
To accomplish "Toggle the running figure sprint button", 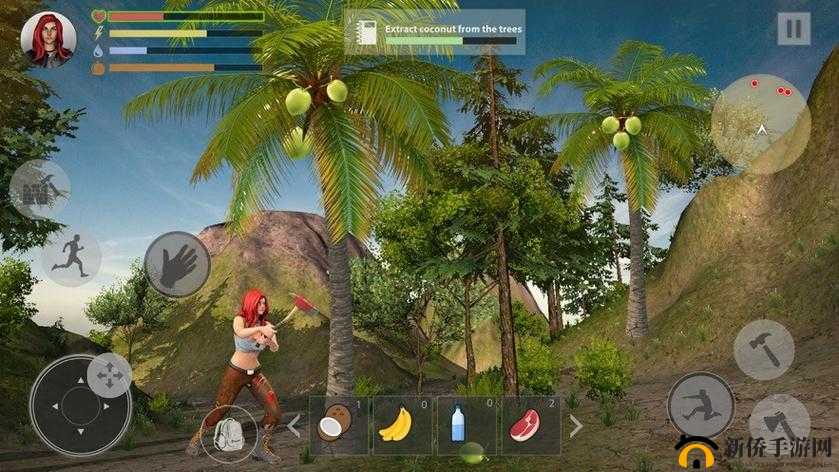I will (72, 257).
